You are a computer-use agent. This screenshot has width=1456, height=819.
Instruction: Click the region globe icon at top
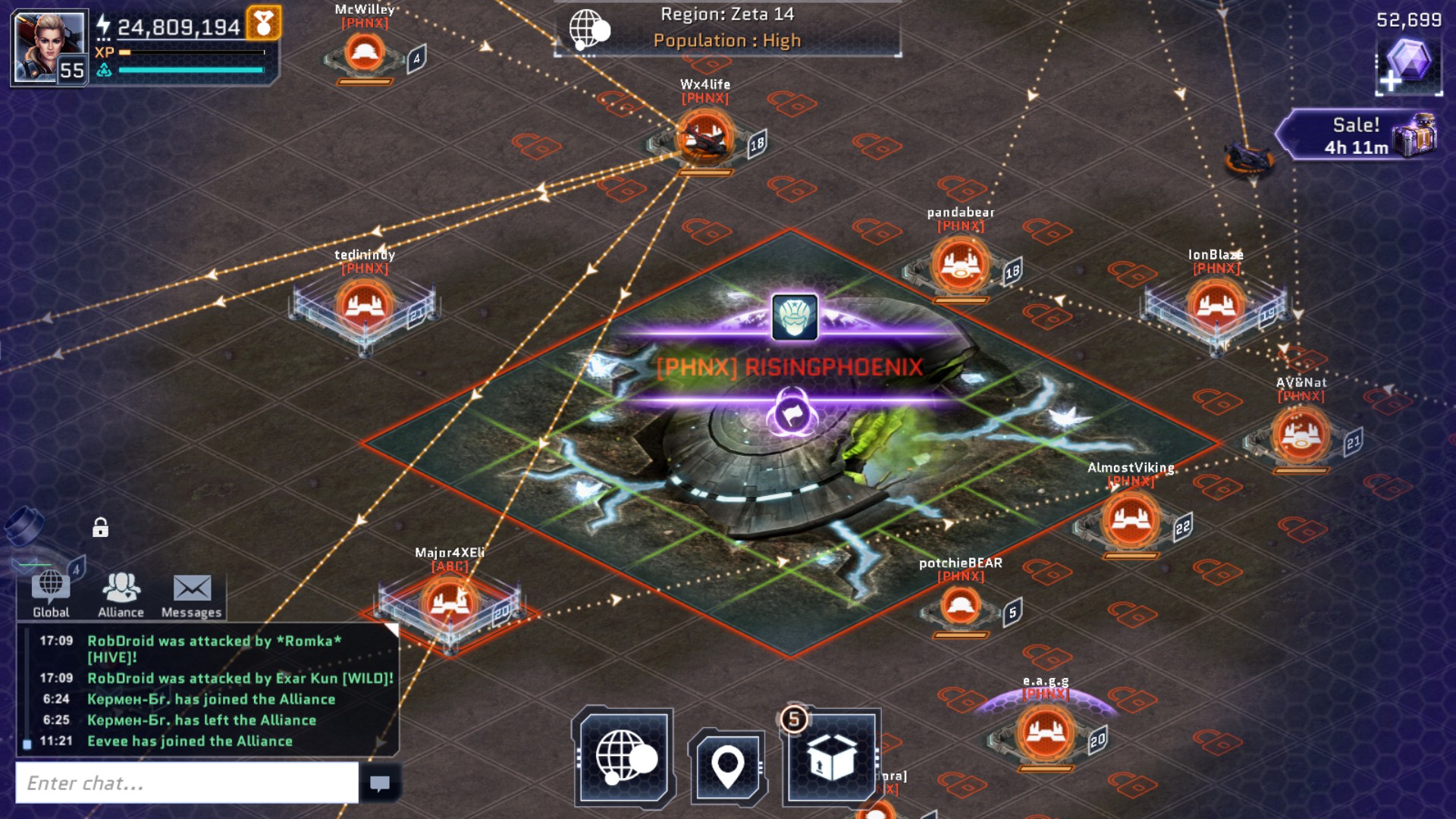coord(589,30)
